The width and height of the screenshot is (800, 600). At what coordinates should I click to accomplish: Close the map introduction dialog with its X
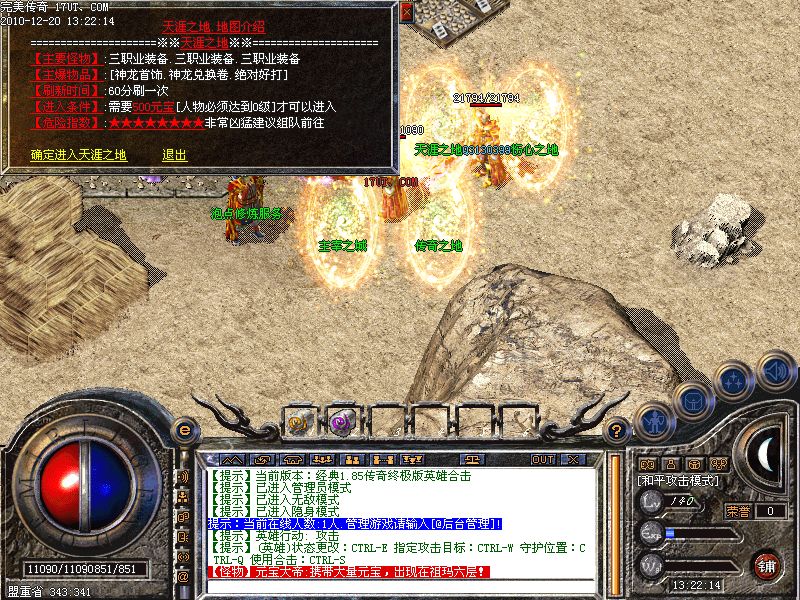coord(406,12)
